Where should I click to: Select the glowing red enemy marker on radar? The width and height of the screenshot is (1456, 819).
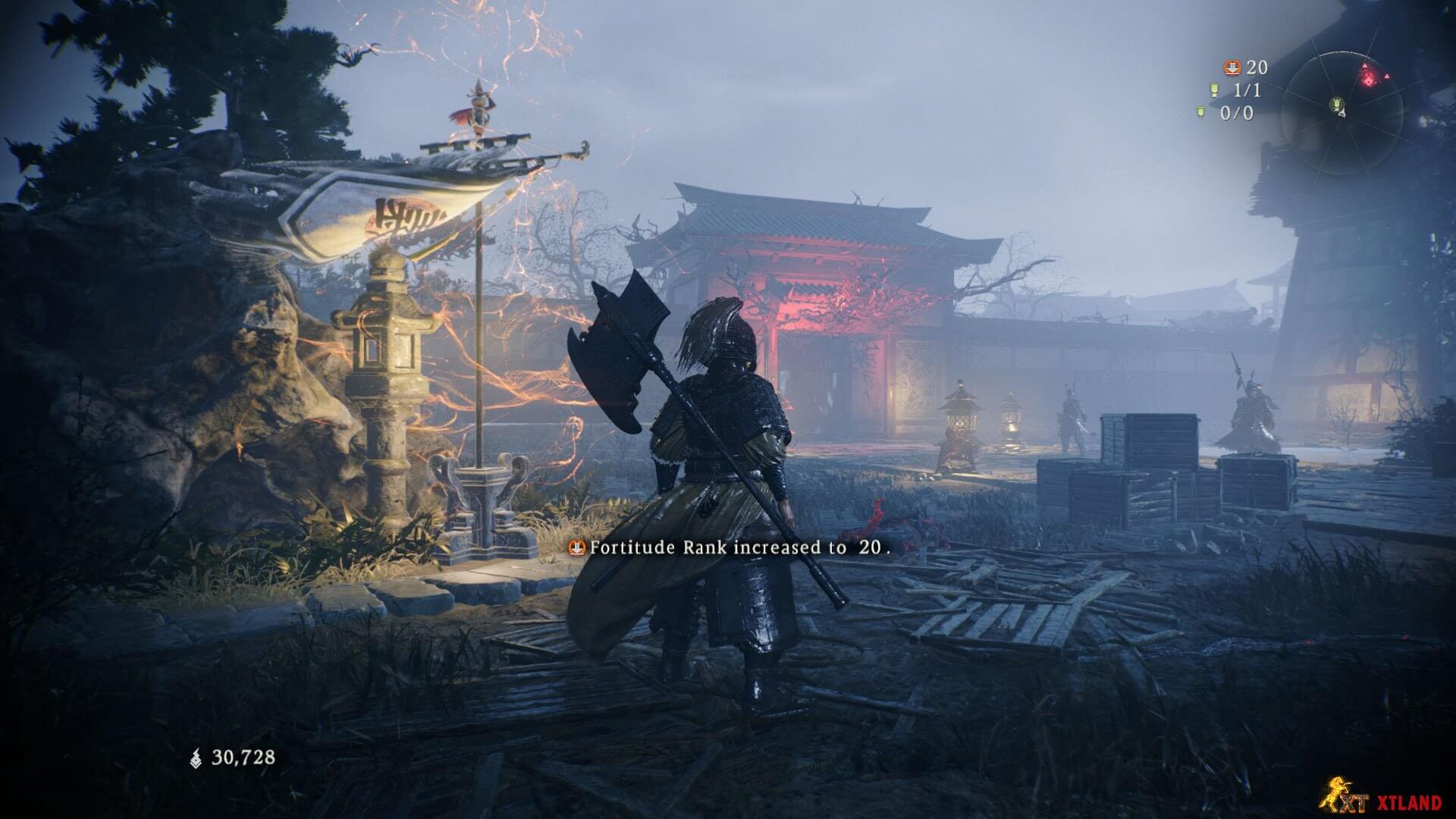[x=1368, y=76]
